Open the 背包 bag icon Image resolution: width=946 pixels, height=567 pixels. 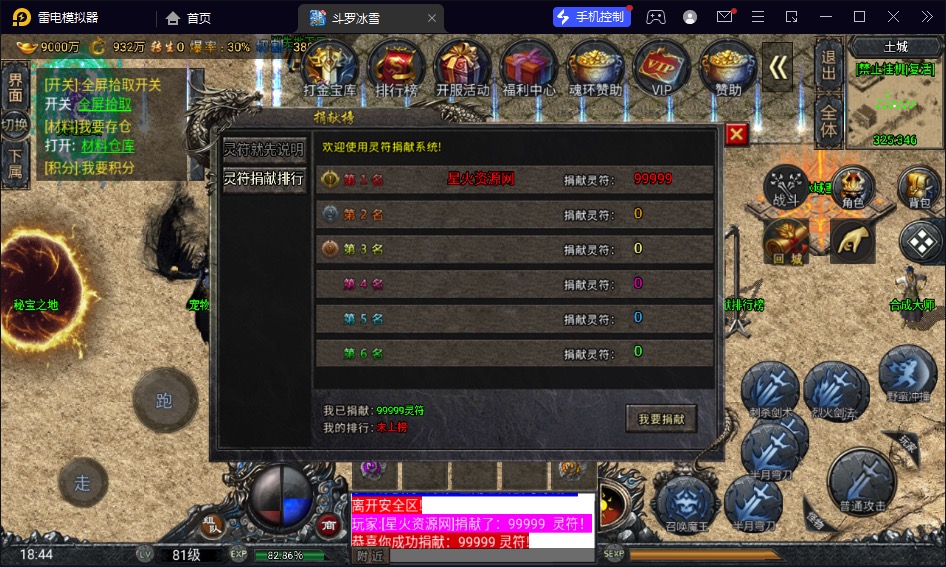pos(919,188)
